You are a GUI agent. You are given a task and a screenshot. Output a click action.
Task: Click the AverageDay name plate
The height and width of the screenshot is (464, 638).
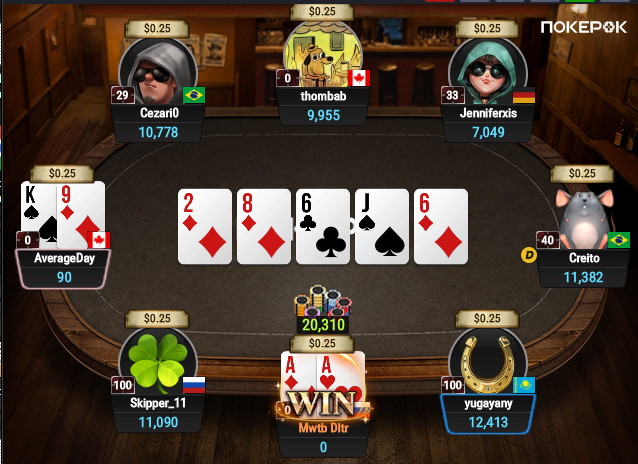(64, 258)
